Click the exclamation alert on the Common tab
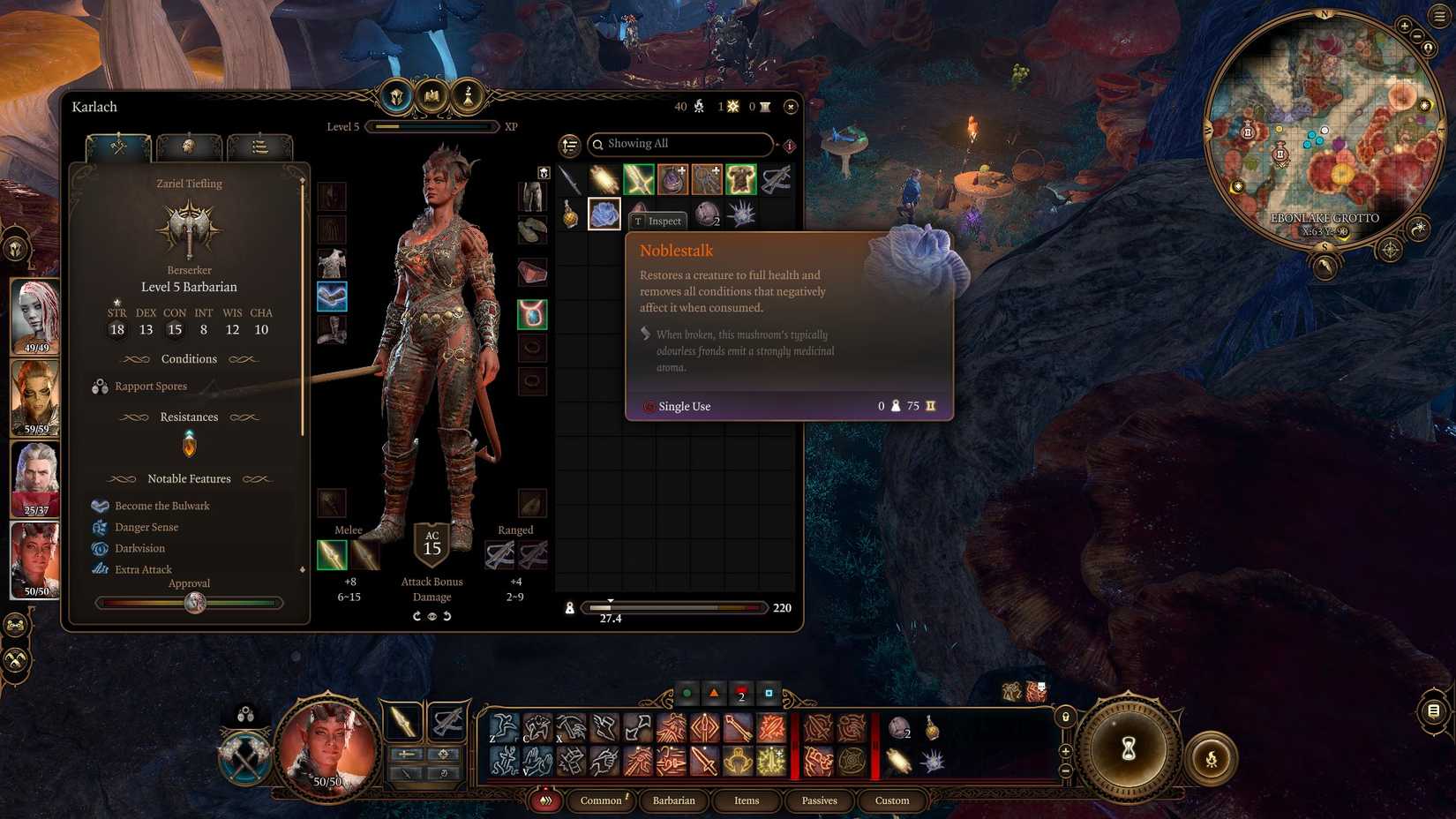The height and width of the screenshot is (819, 1456). [626, 795]
